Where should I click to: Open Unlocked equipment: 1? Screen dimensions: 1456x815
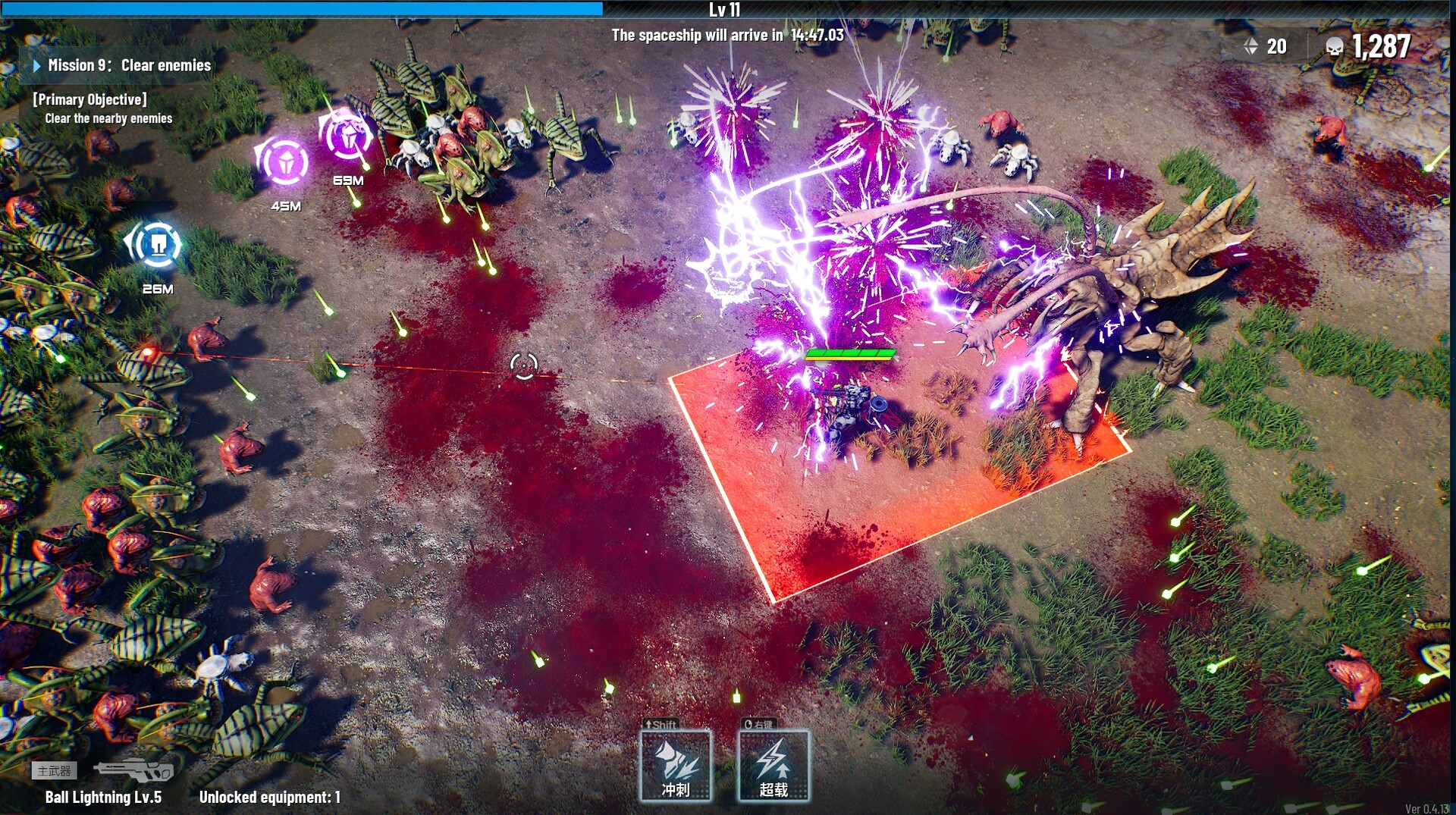click(269, 797)
